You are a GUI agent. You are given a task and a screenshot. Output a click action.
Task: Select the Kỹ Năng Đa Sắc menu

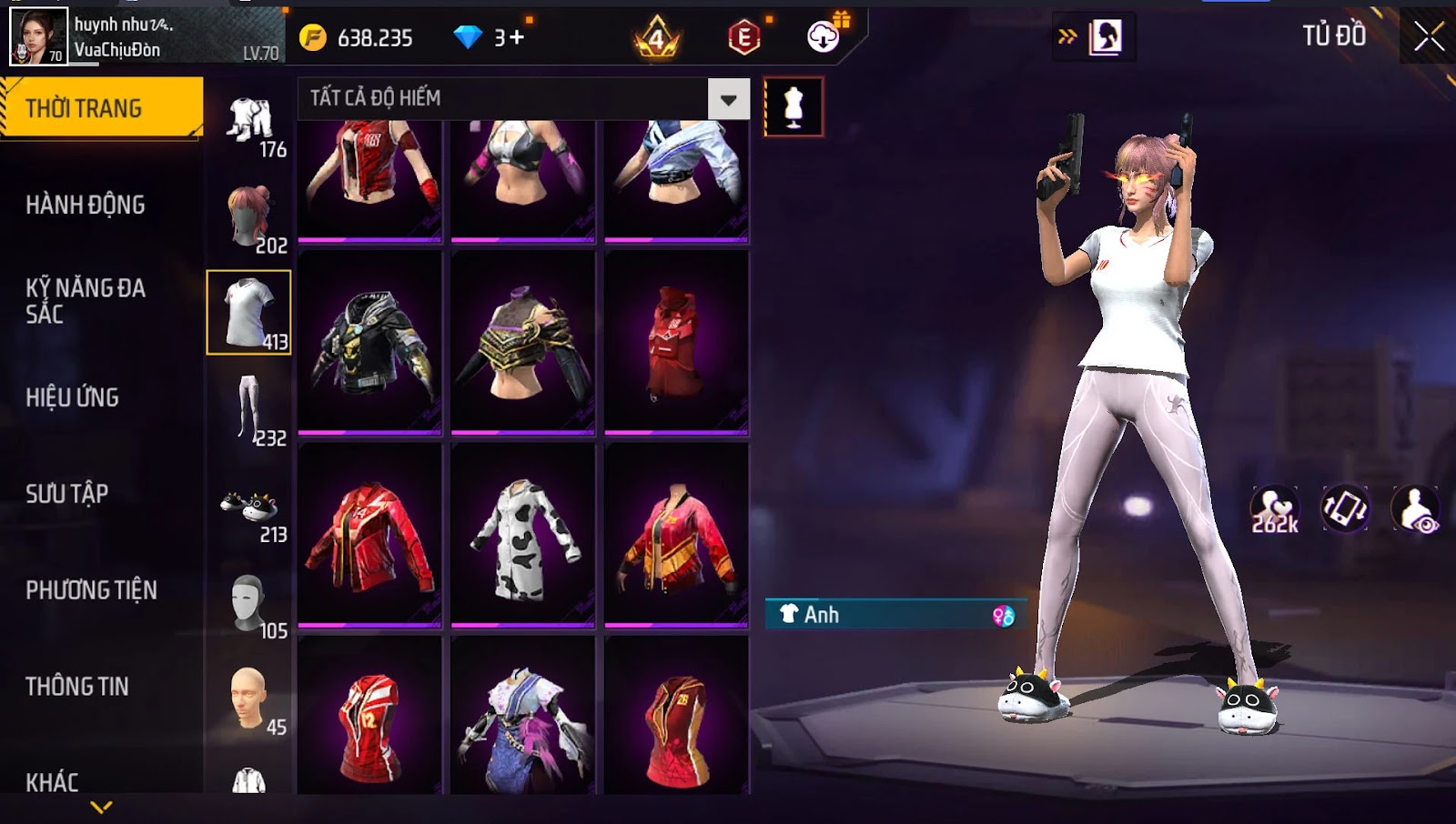pyautogui.click(x=86, y=301)
